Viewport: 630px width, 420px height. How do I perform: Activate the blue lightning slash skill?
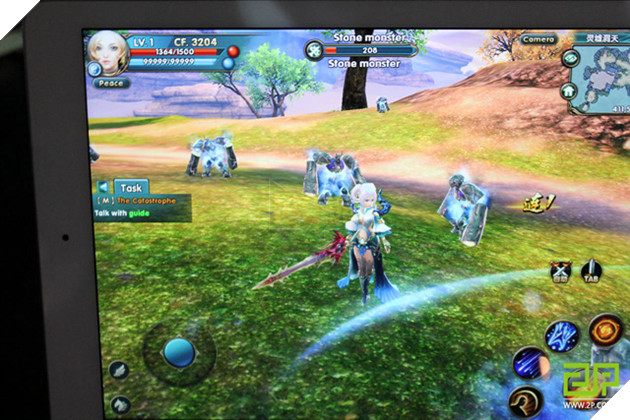[x=563, y=335]
